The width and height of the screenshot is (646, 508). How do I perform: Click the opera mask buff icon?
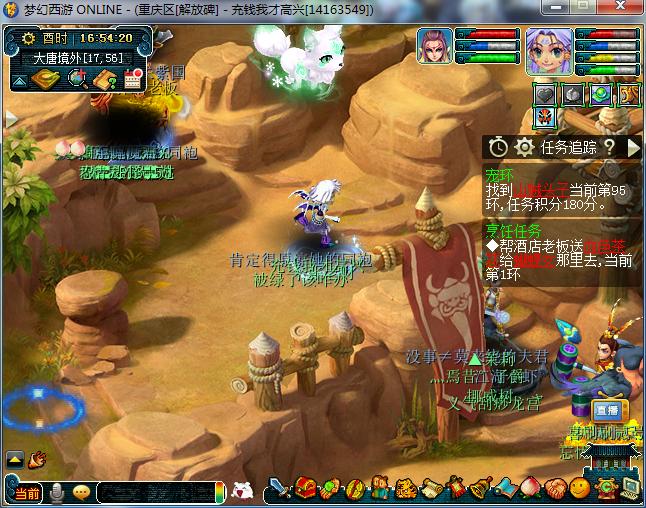tap(544, 118)
